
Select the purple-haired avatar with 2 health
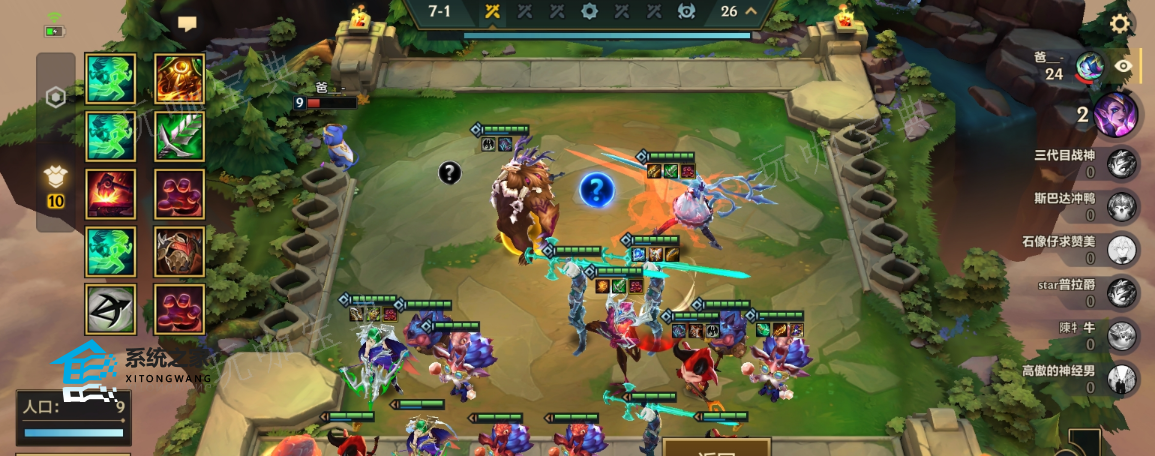point(1113,113)
